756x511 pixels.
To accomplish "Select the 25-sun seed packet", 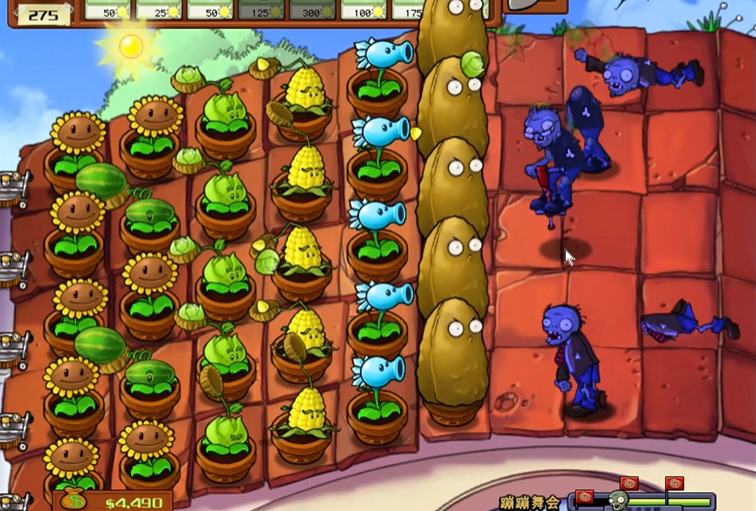I will tap(159, 9).
